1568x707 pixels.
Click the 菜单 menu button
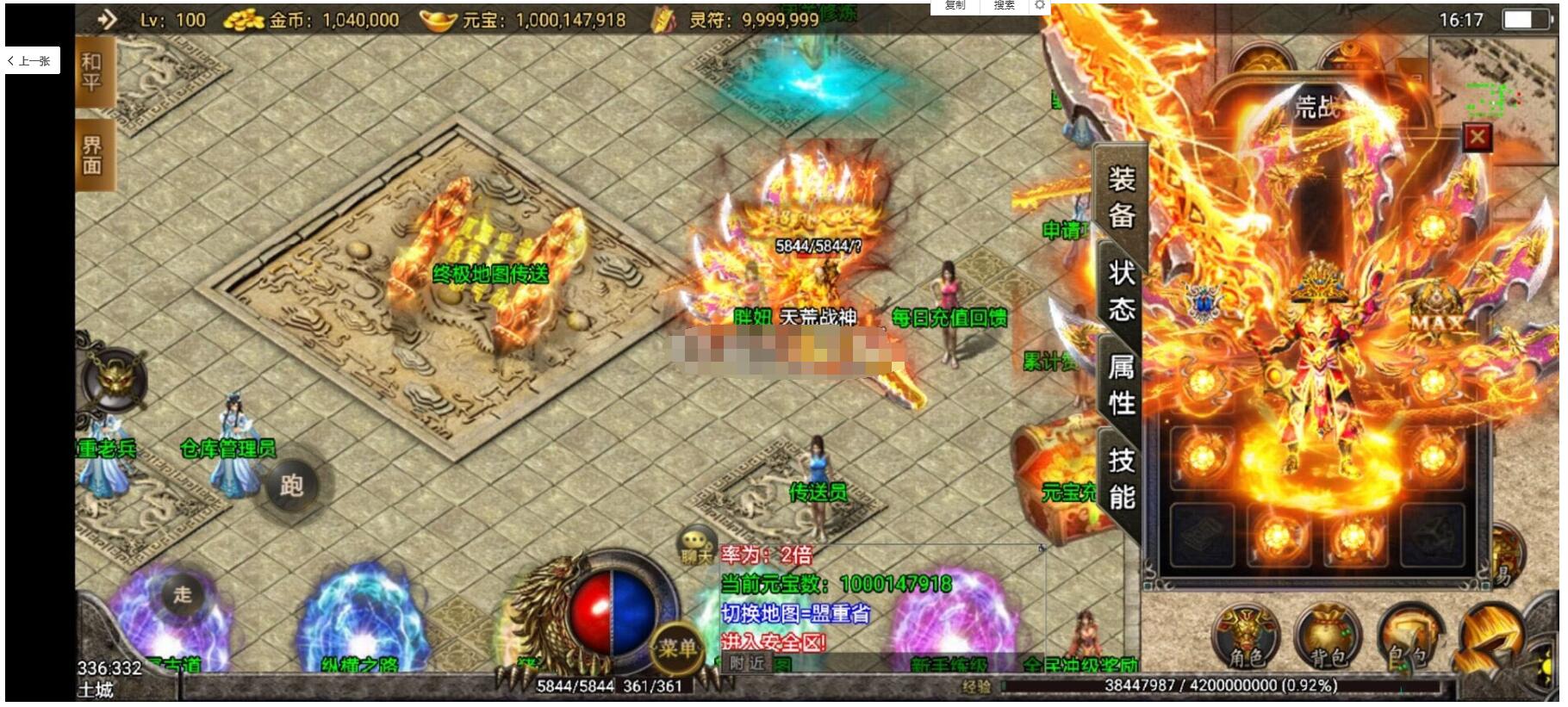tap(676, 648)
